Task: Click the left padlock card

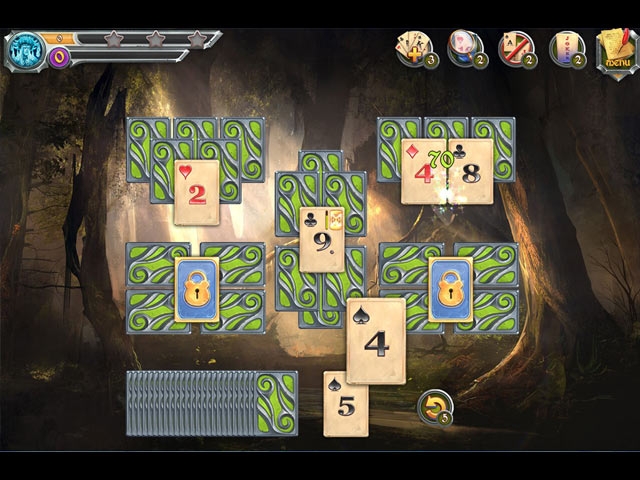Action: (197, 290)
